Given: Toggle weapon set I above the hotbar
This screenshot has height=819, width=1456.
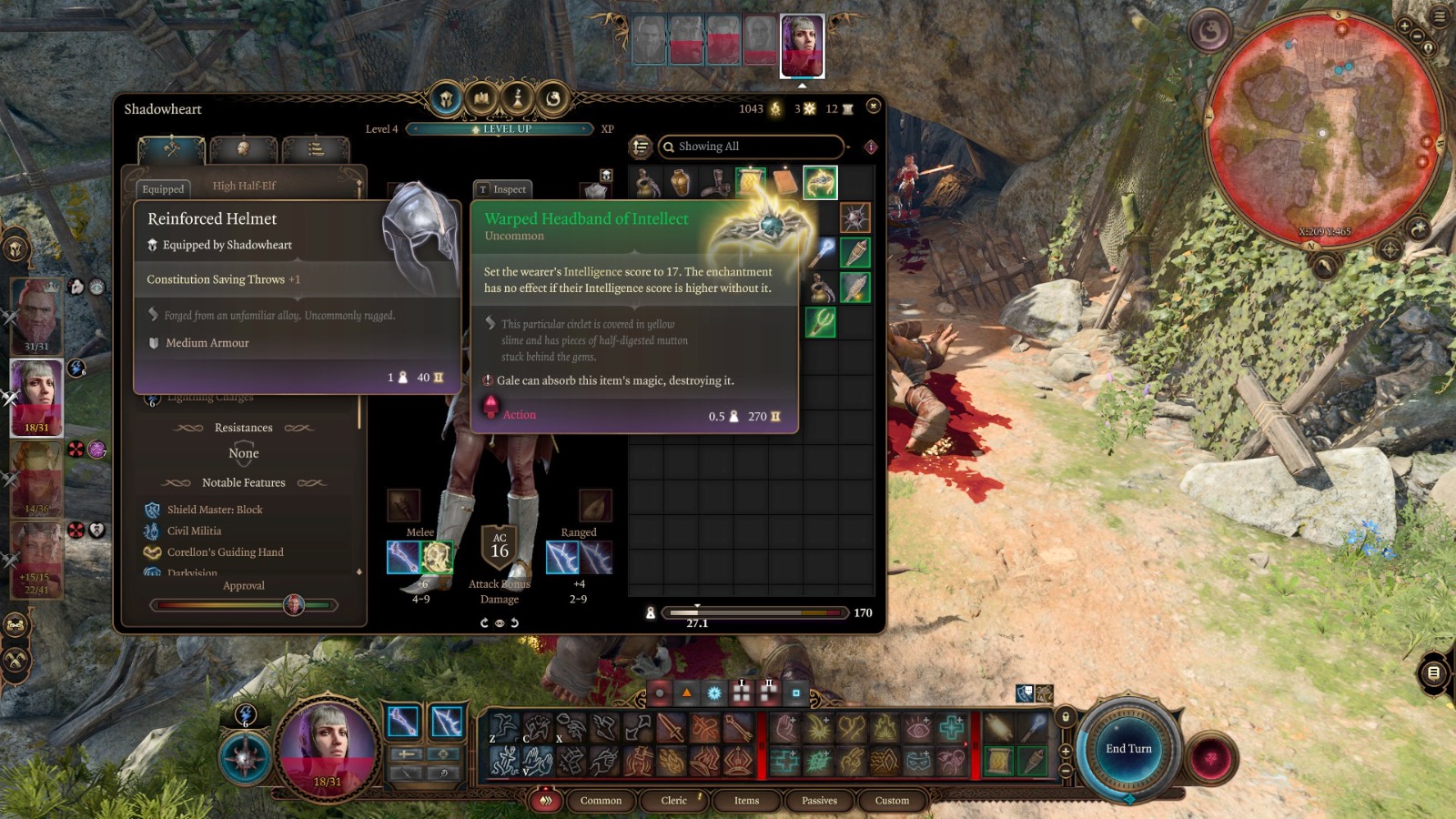Looking at the screenshot, I should tap(741, 692).
